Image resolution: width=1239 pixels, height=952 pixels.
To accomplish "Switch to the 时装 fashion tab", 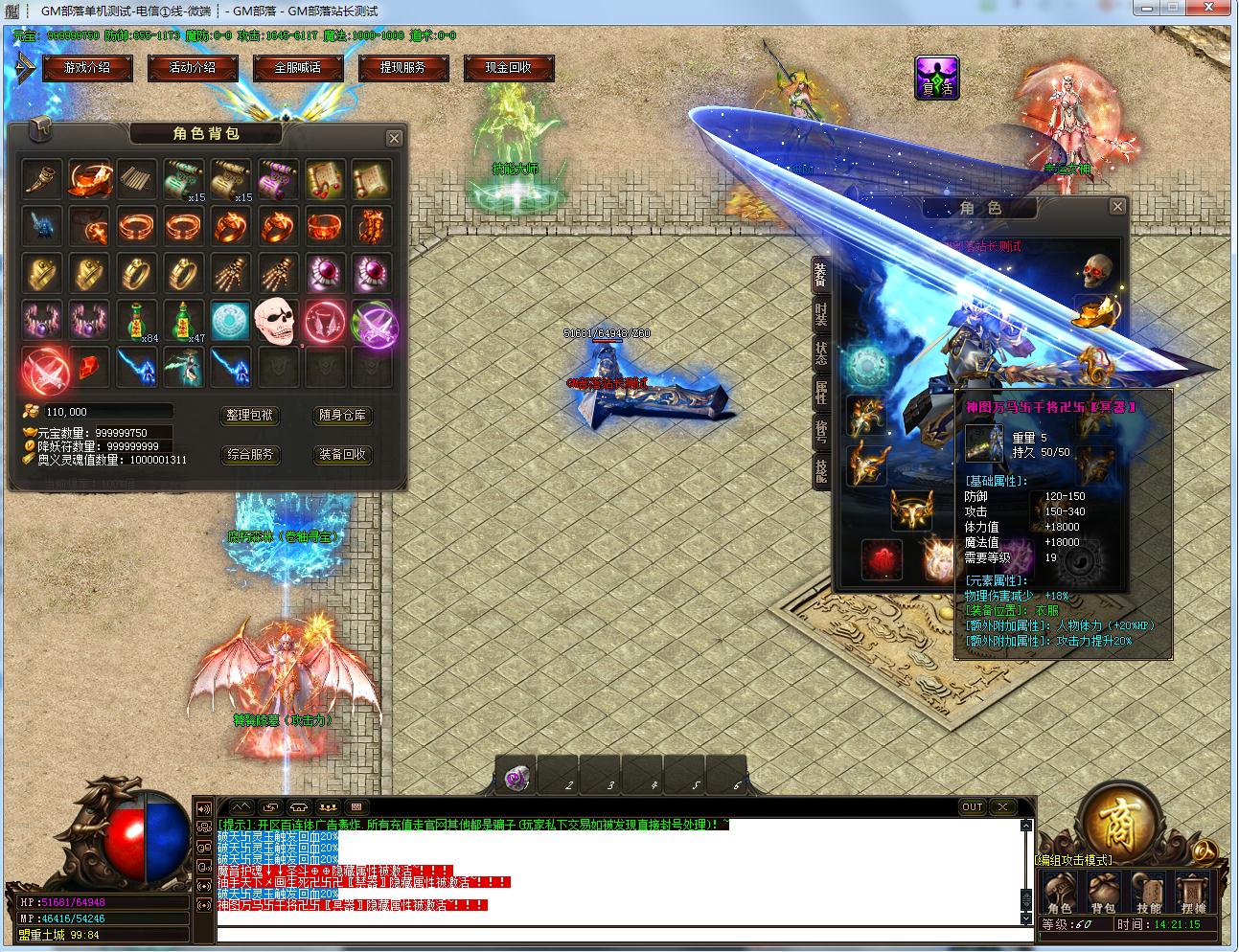I will [x=821, y=312].
